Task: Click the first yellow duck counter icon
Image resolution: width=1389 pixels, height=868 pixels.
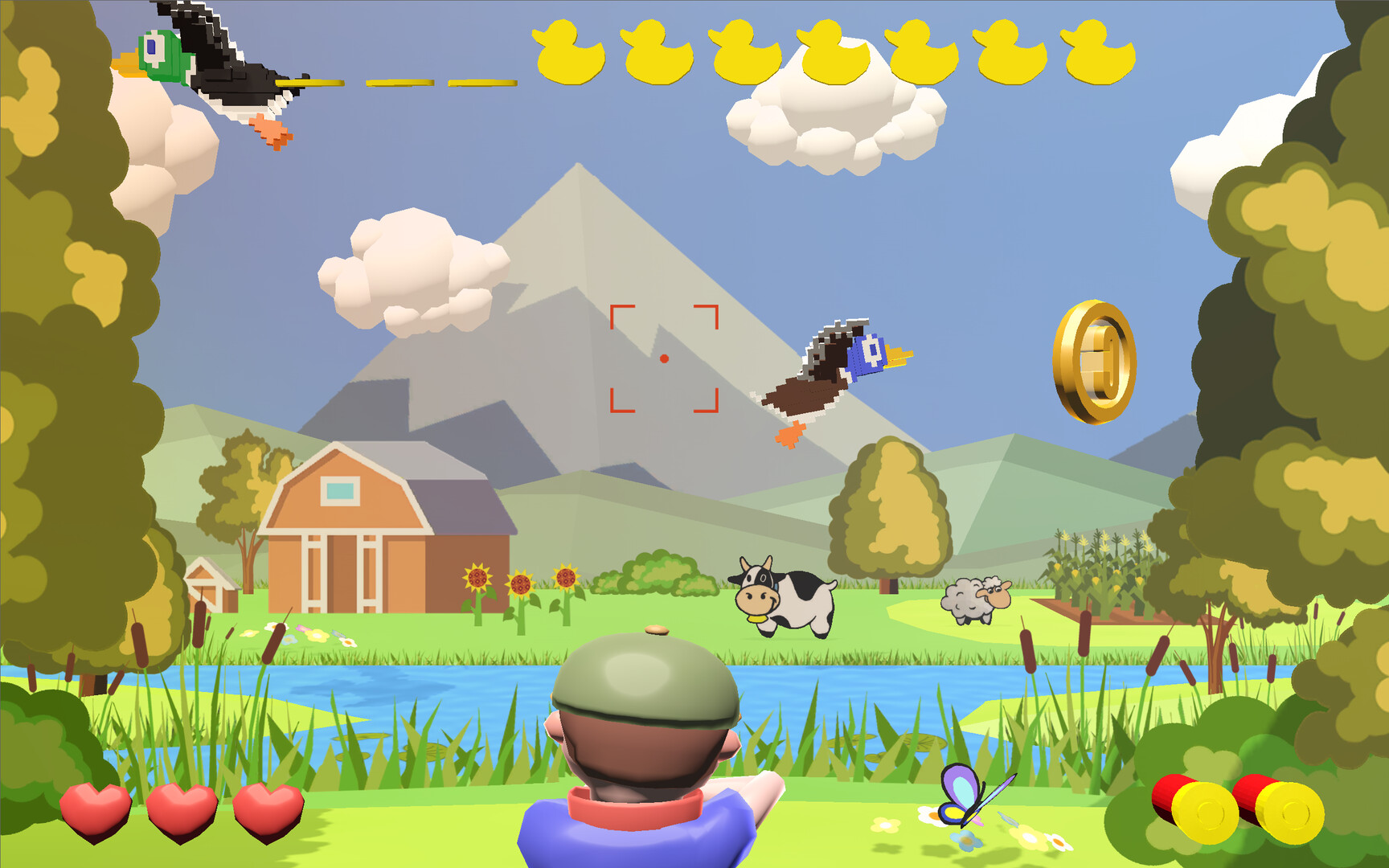Action: point(568,52)
